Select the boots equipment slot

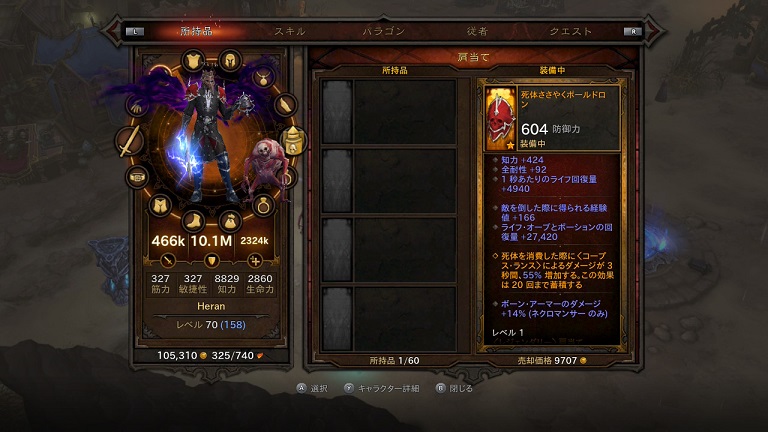point(195,219)
